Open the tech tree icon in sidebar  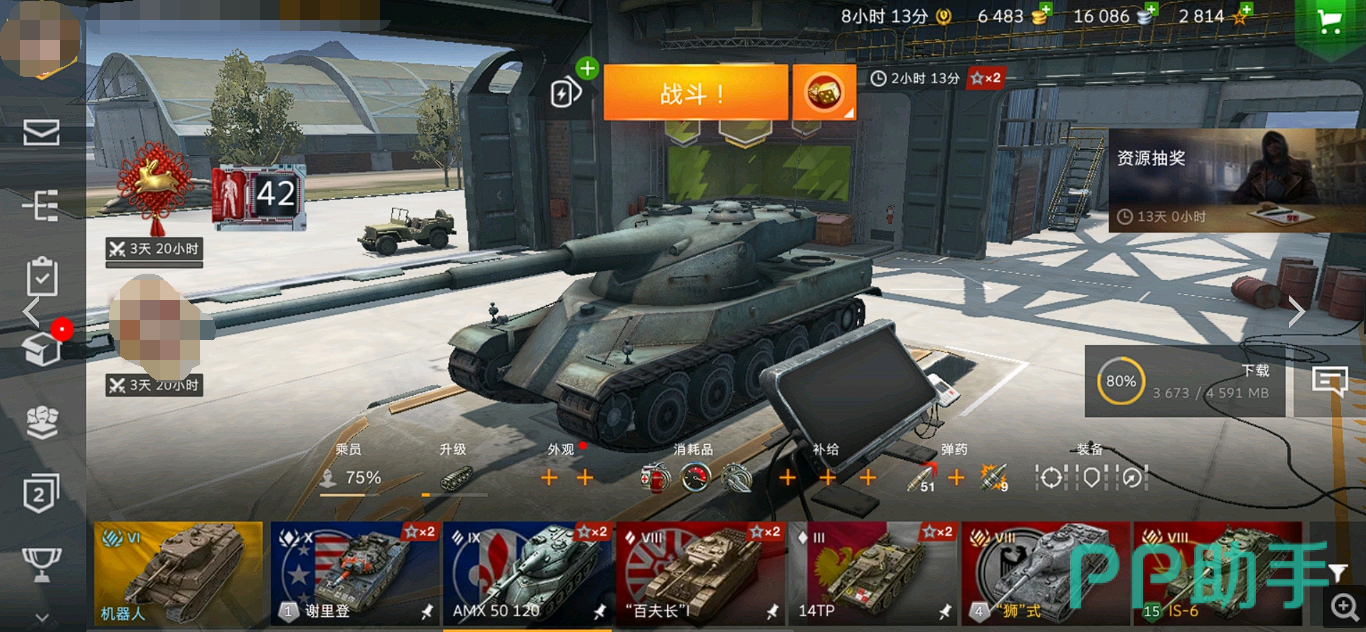(41, 205)
